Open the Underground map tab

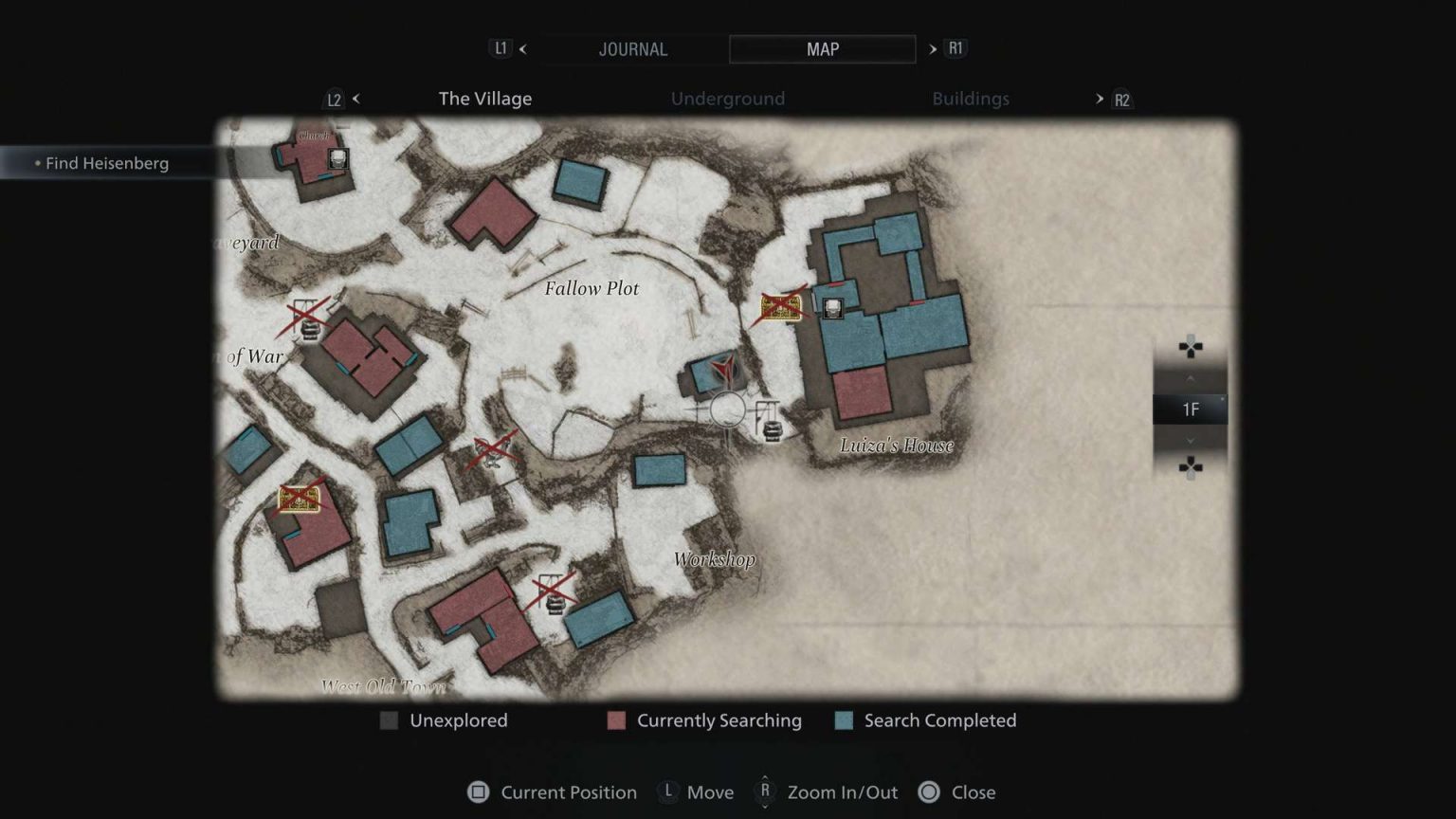tap(727, 99)
